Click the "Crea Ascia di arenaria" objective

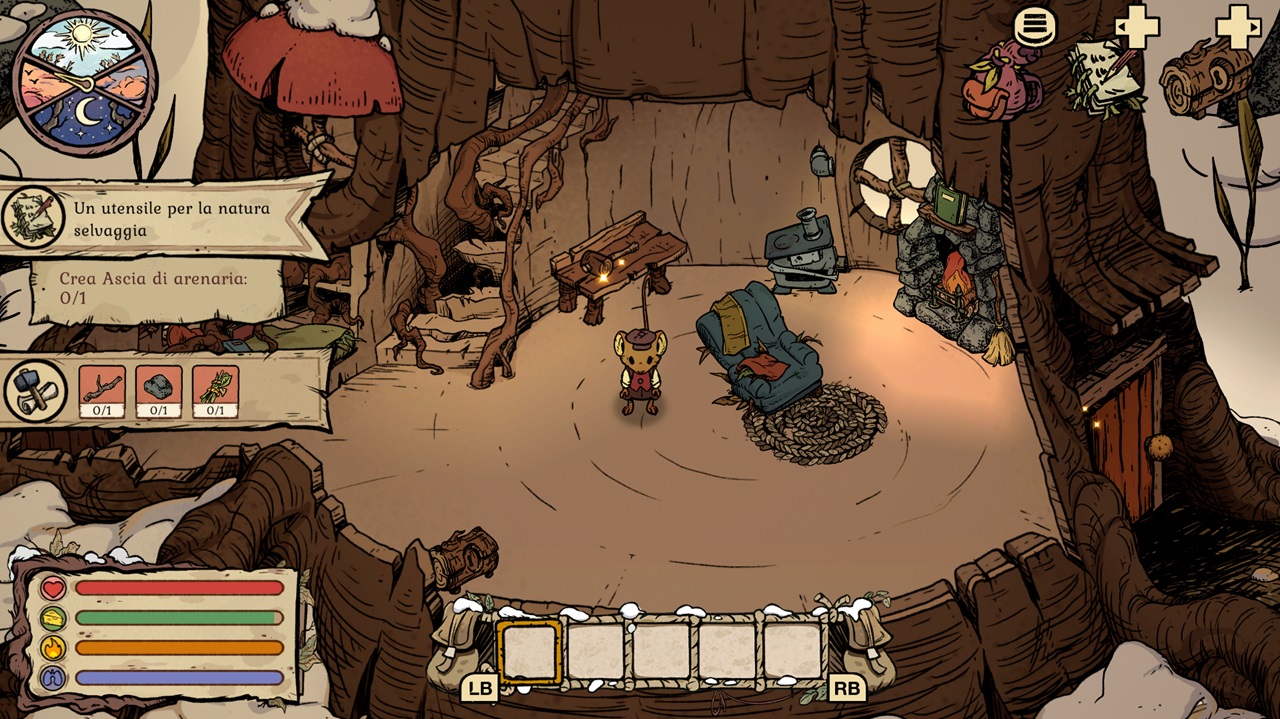(152, 288)
